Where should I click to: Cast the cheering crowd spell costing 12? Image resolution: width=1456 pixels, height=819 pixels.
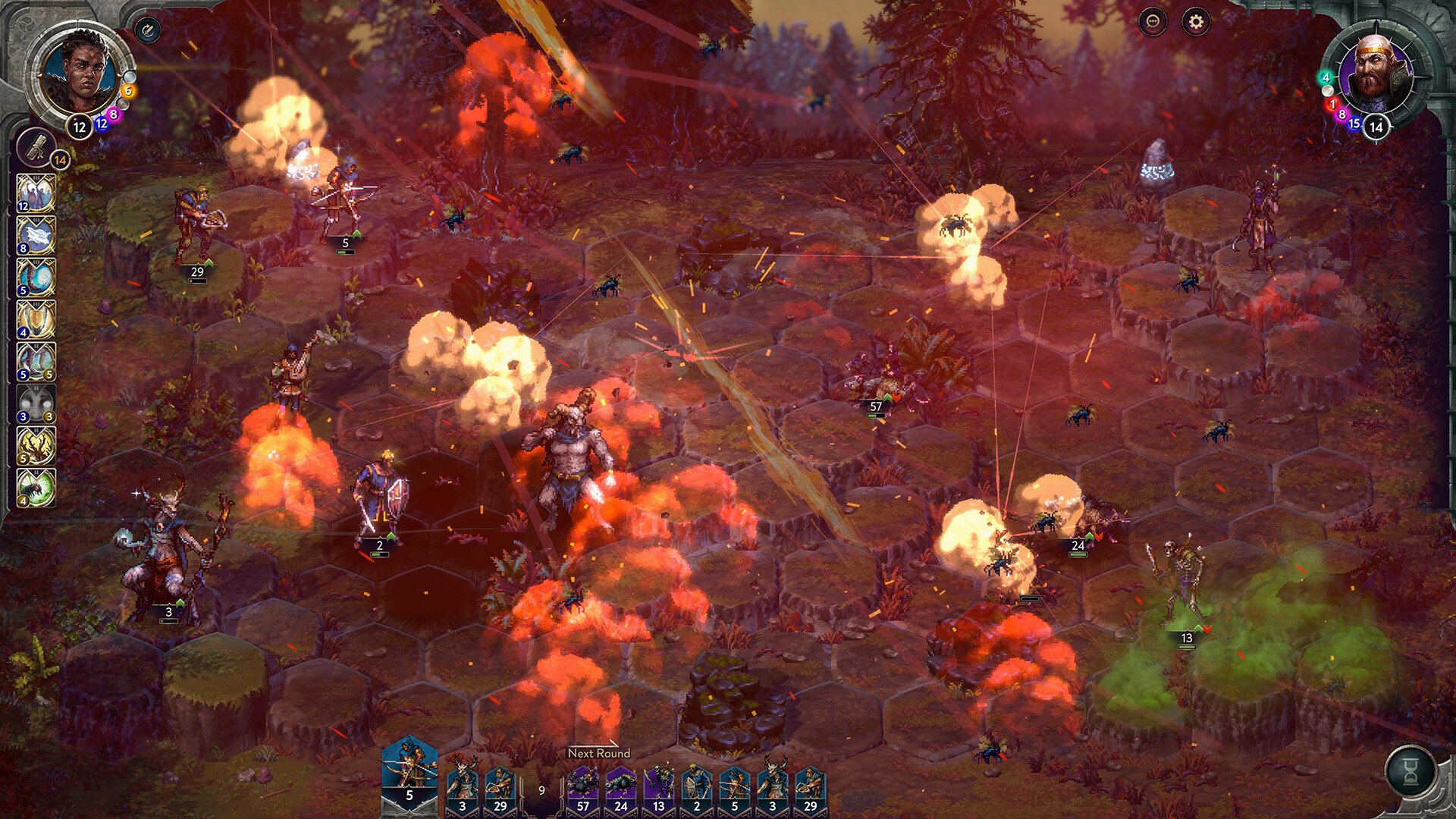coord(36,193)
